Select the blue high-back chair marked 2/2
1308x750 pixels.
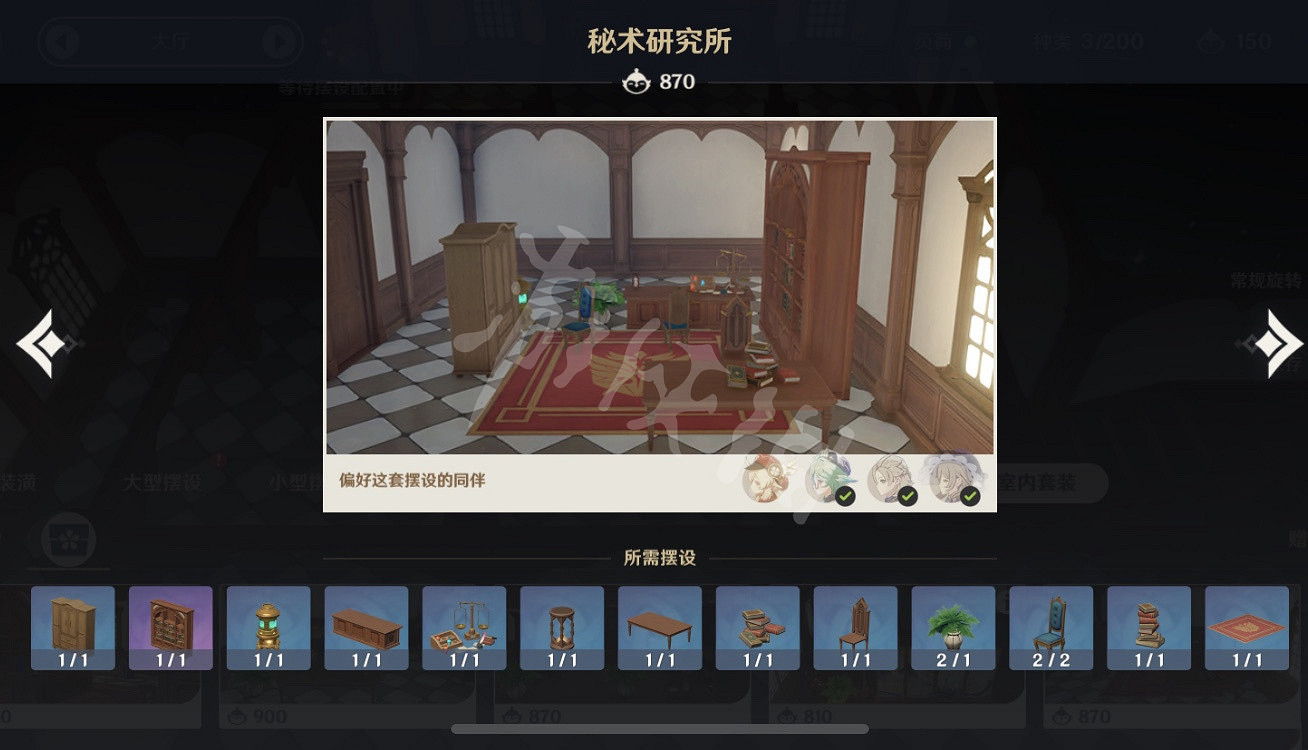pyautogui.click(x=1050, y=628)
